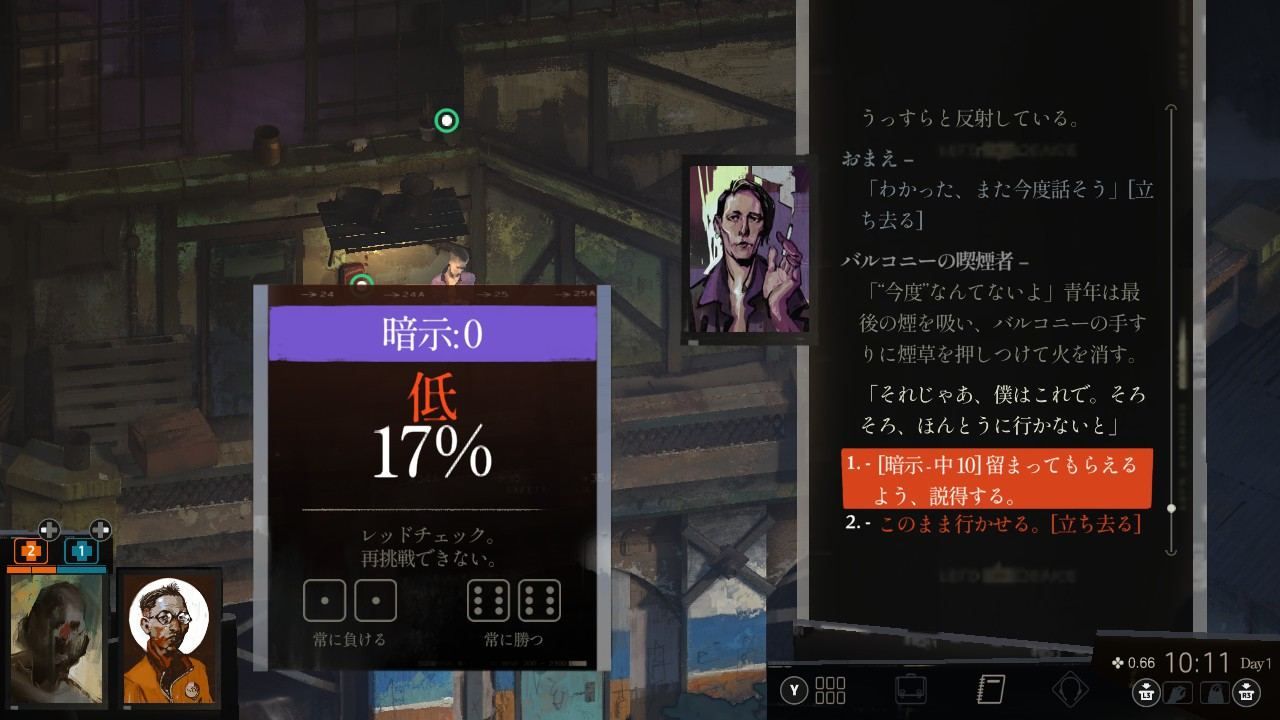Click the in-game clock showing 10:11
1280x720 pixels.
click(1199, 662)
